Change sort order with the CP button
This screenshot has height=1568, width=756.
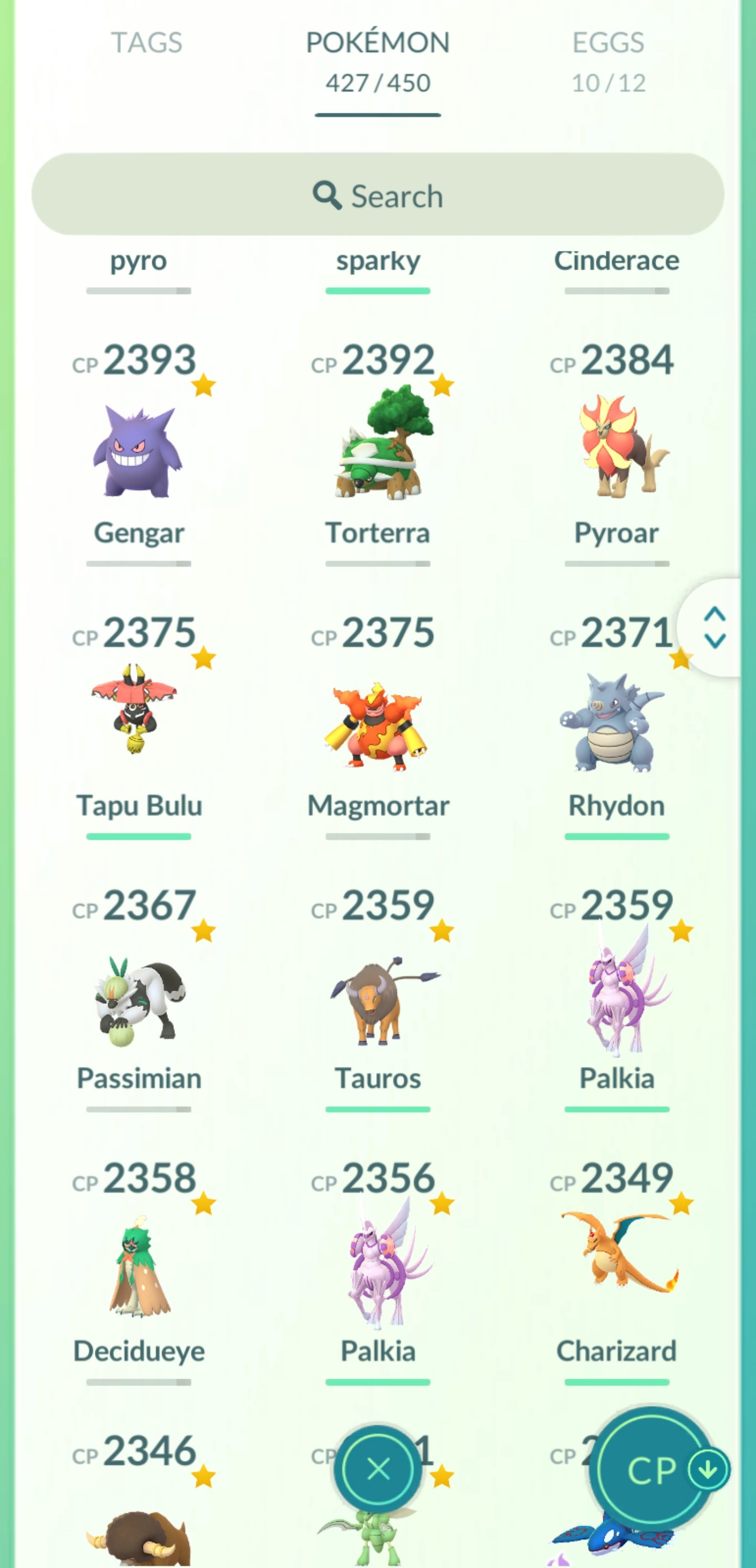point(652,1469)
